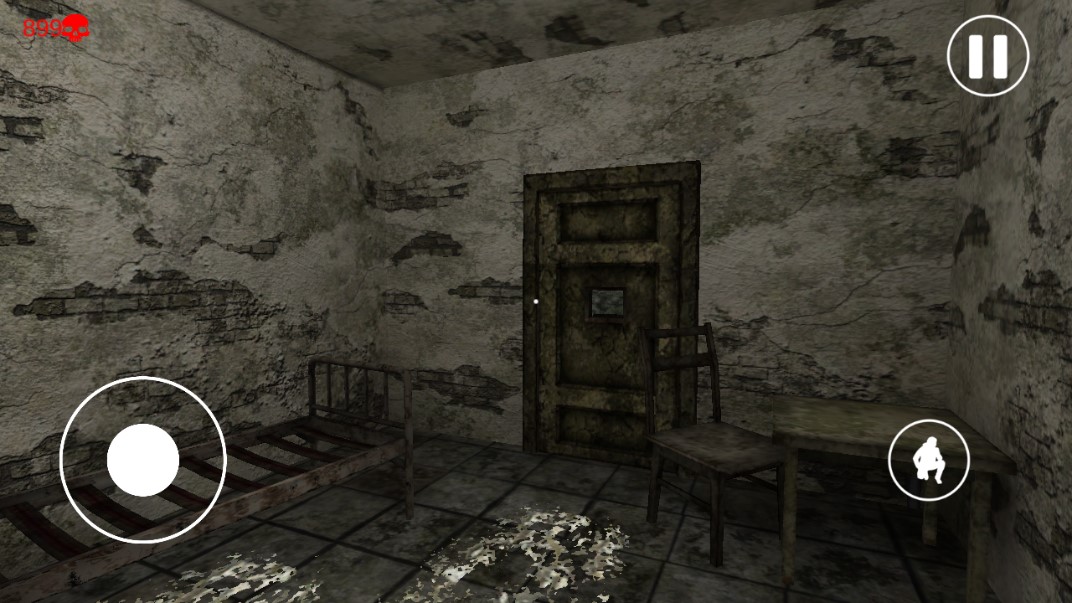This screenshot has width=1072, height=603.
Task: Tap the virtual movement joystick thumb
Action: click(143, 460)
